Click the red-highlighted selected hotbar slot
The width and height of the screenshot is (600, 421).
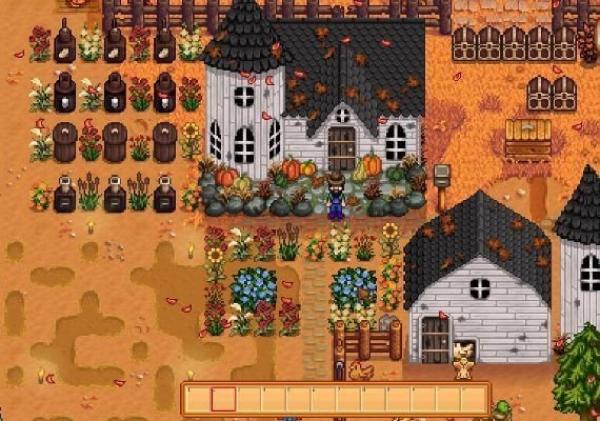224,399
